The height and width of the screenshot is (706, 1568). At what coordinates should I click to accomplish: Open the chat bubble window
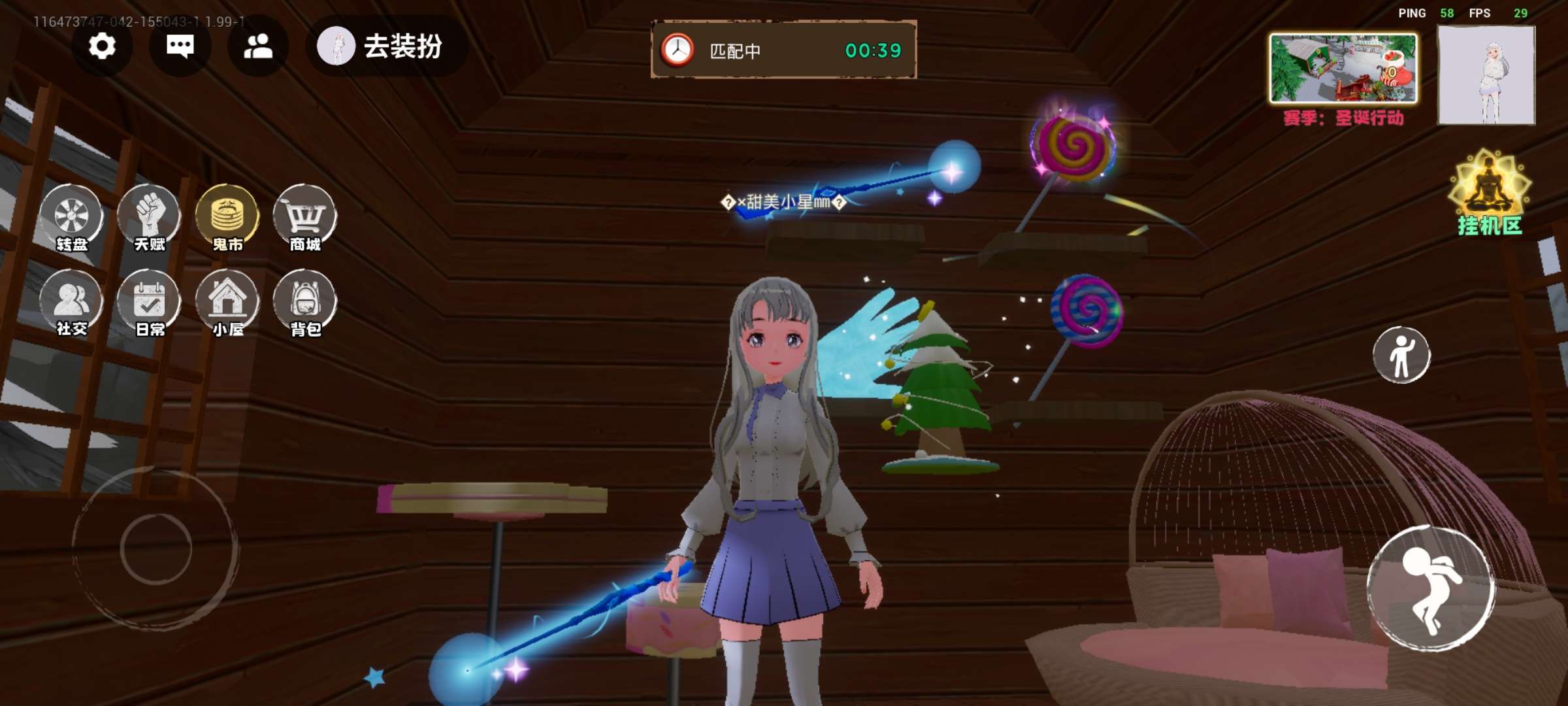coord(180,46)
